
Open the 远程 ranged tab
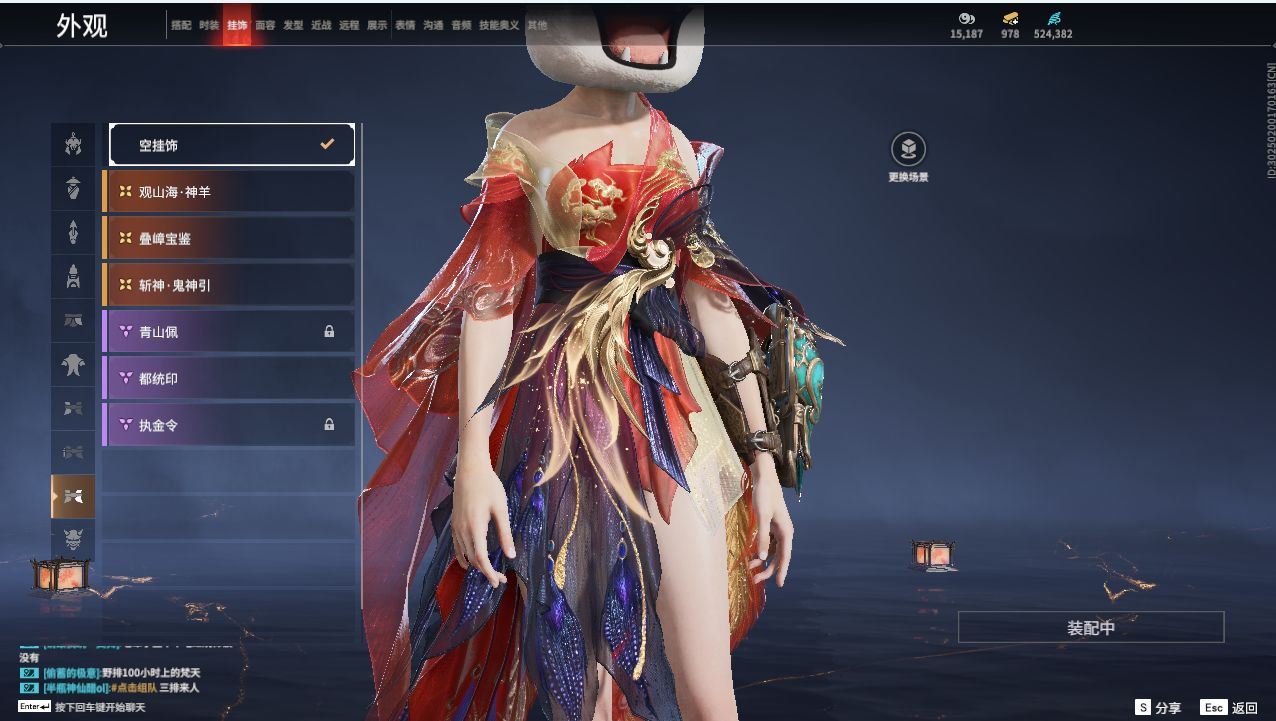349,26
